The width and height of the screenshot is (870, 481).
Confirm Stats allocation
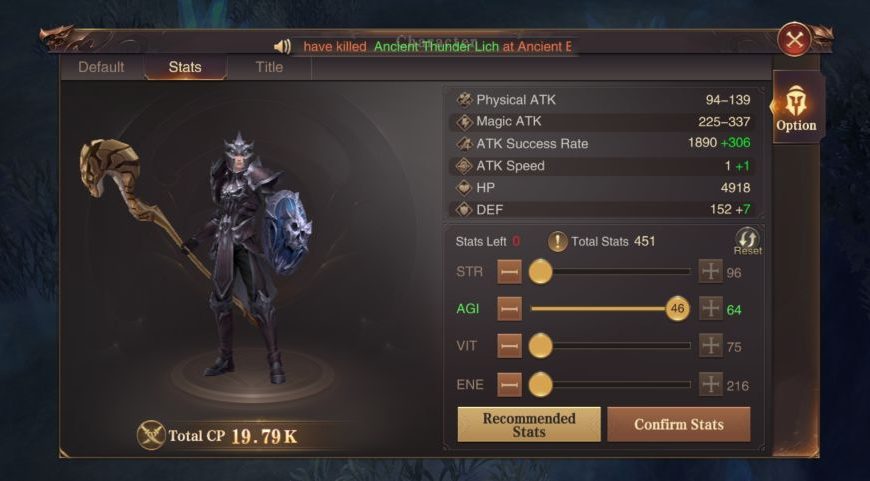pyautogui.click(x=679, y=424)
